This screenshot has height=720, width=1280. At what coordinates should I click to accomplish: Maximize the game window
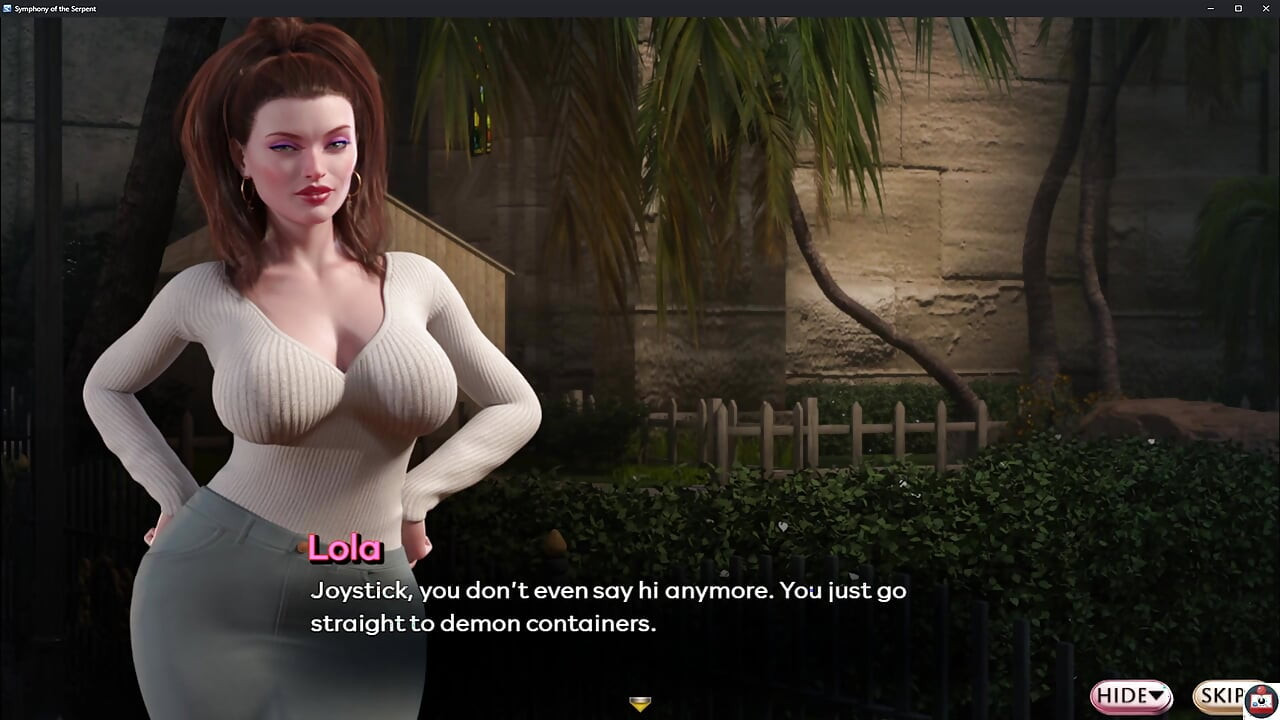(1238, 8)
